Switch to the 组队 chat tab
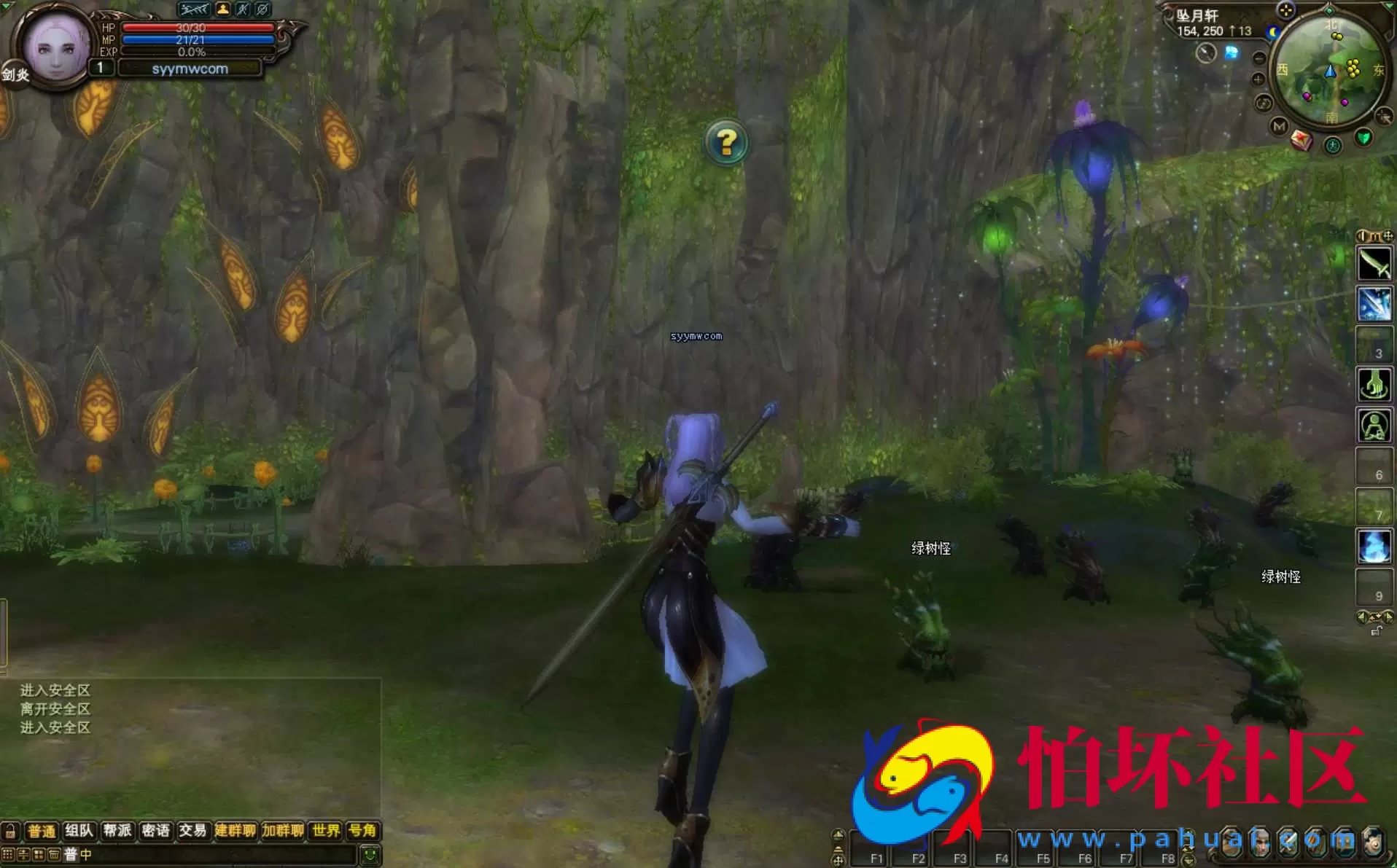 [x=80, y=831]
